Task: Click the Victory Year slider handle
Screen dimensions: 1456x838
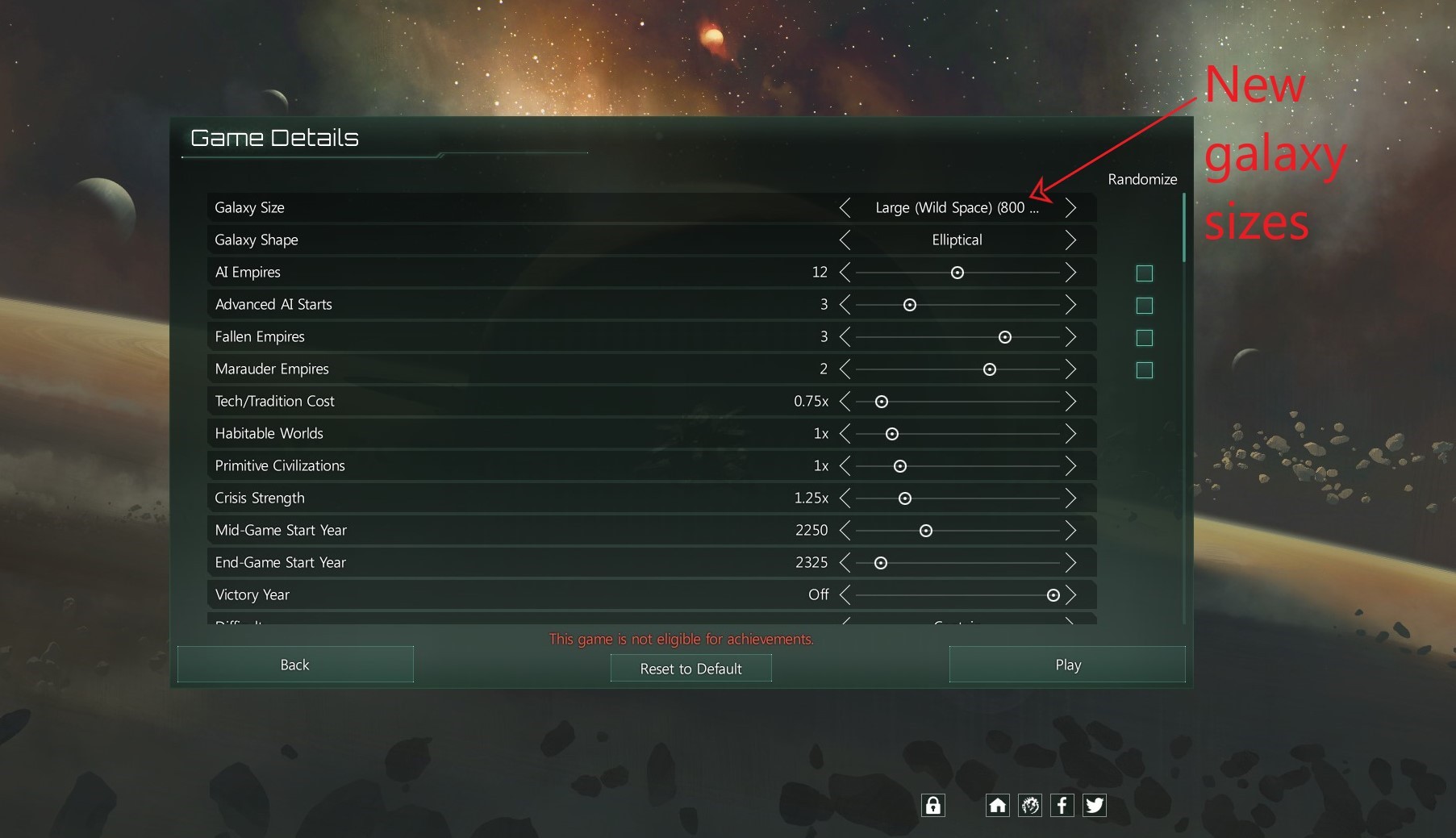Action: click(1053, 595)
